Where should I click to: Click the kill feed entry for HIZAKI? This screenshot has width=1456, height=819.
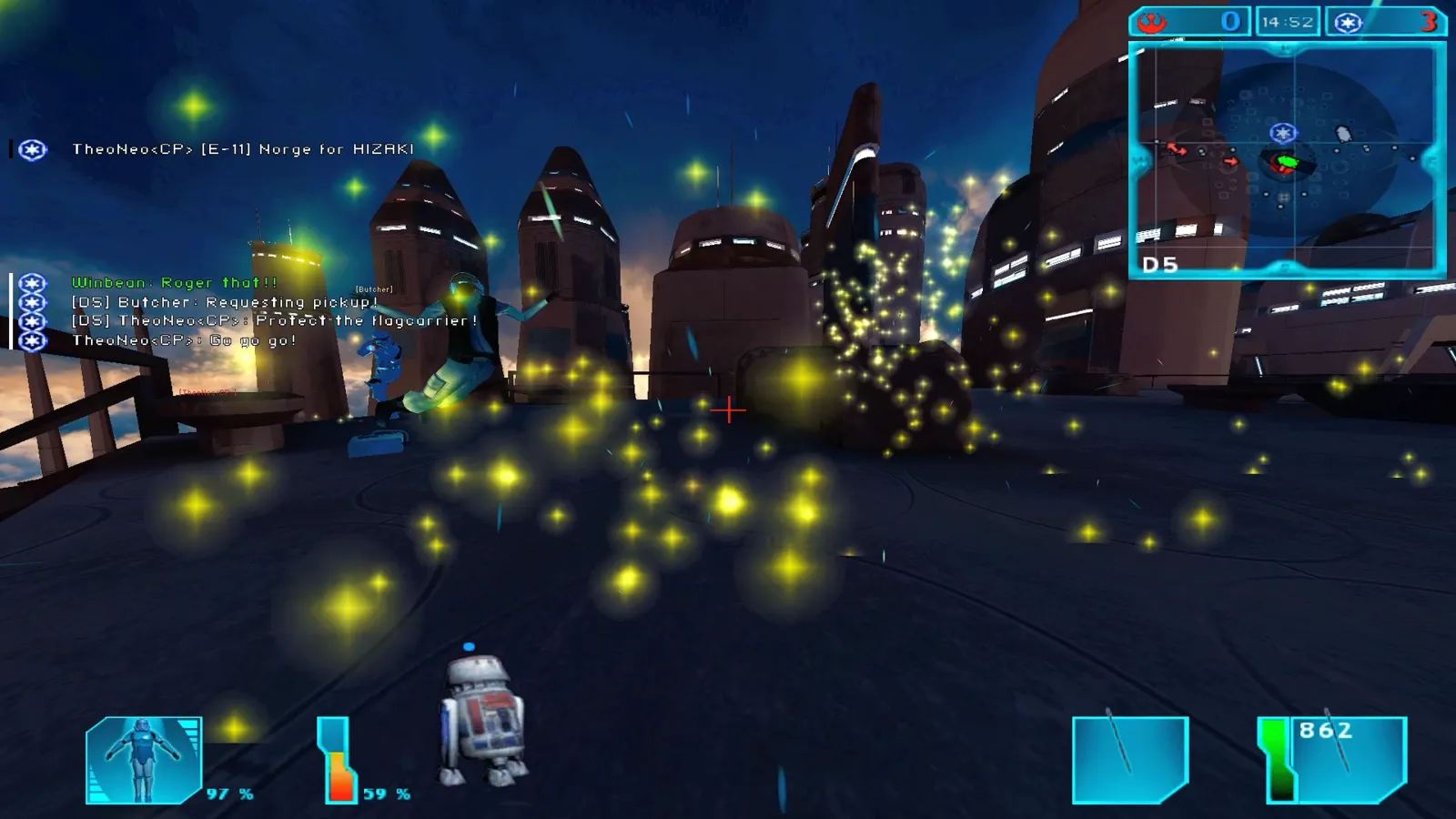point(243,149)
